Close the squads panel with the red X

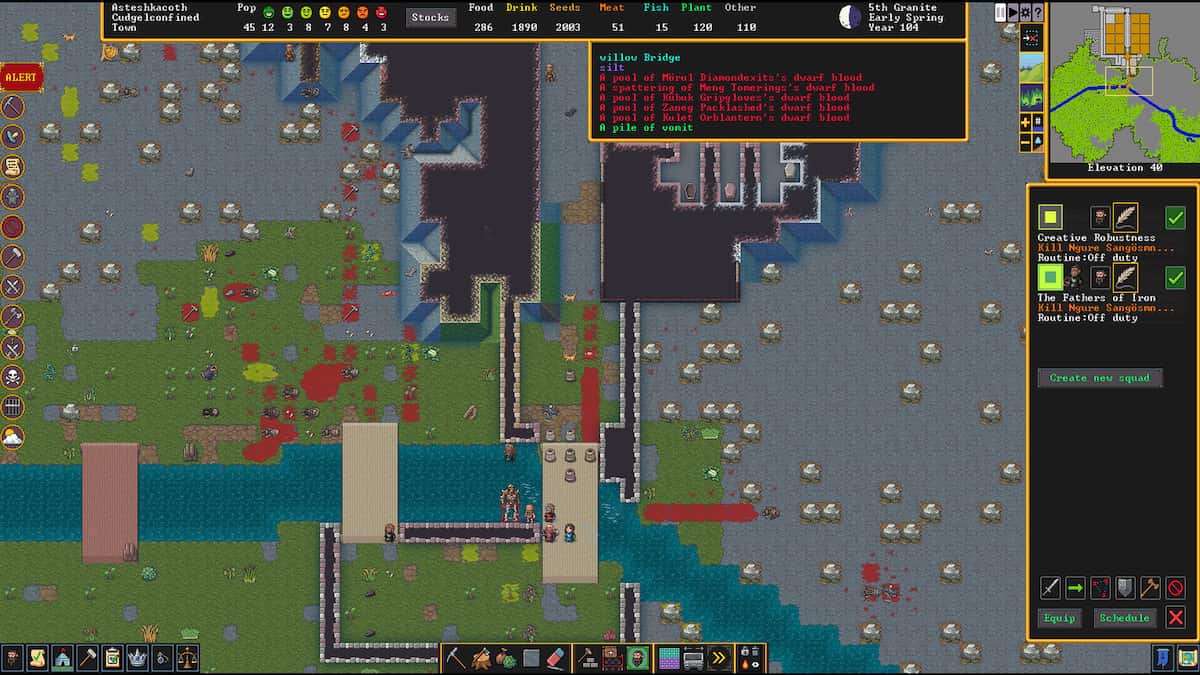(1176, 618)
